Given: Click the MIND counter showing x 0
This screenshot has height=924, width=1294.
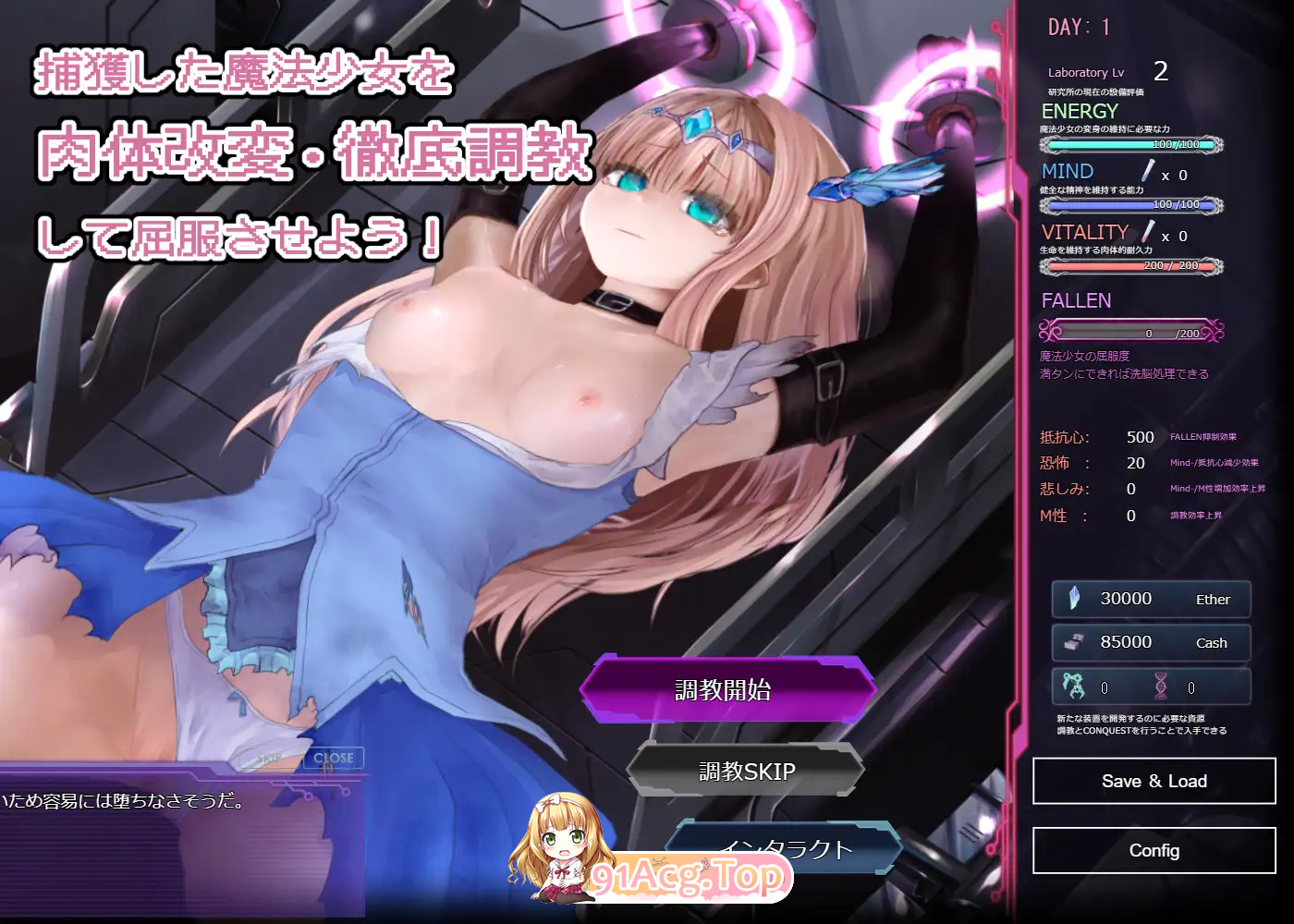Looking at the screenshot, I should point(1176,174).
